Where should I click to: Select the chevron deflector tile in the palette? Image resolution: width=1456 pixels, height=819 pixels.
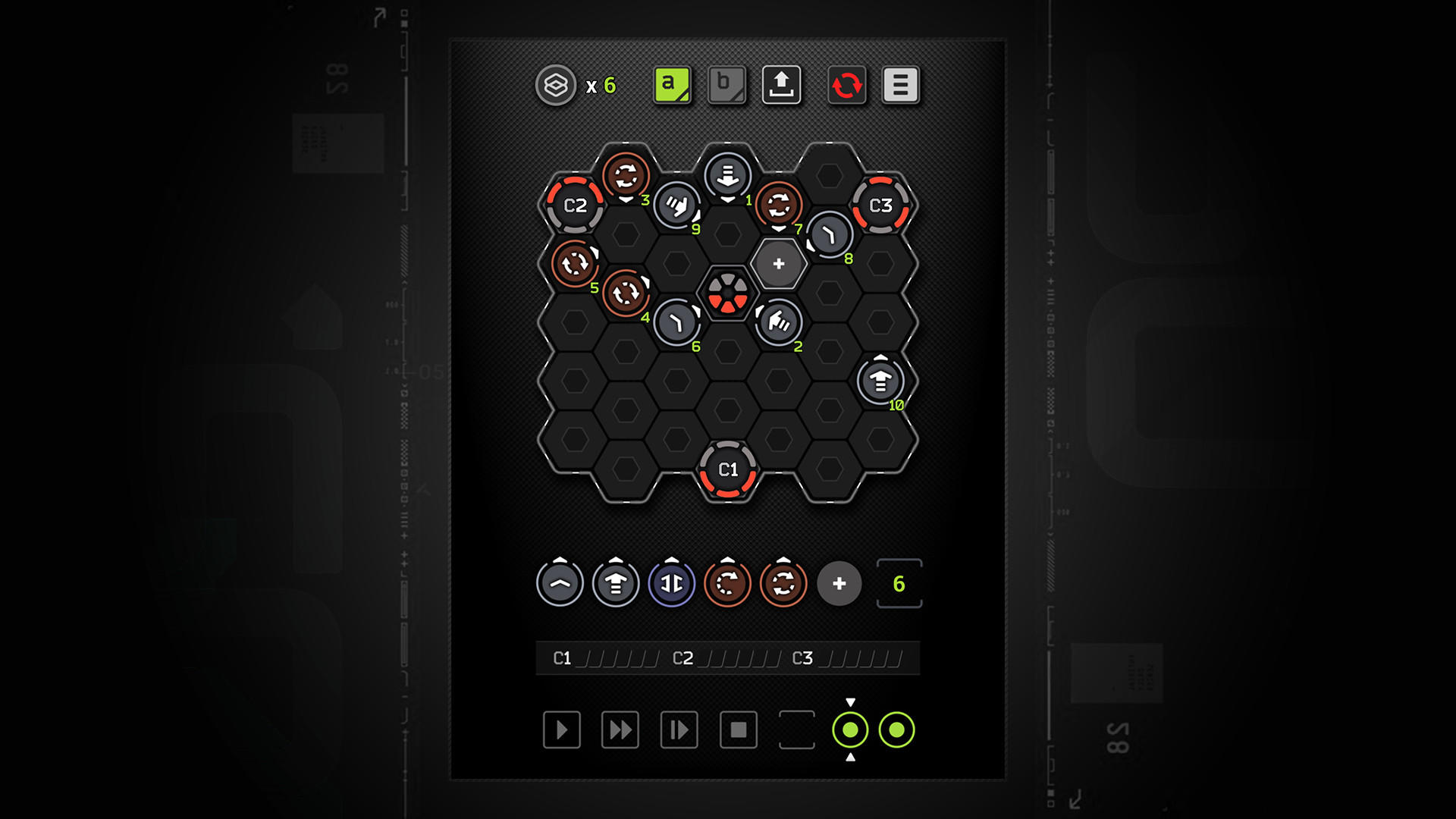pos(560,582)
